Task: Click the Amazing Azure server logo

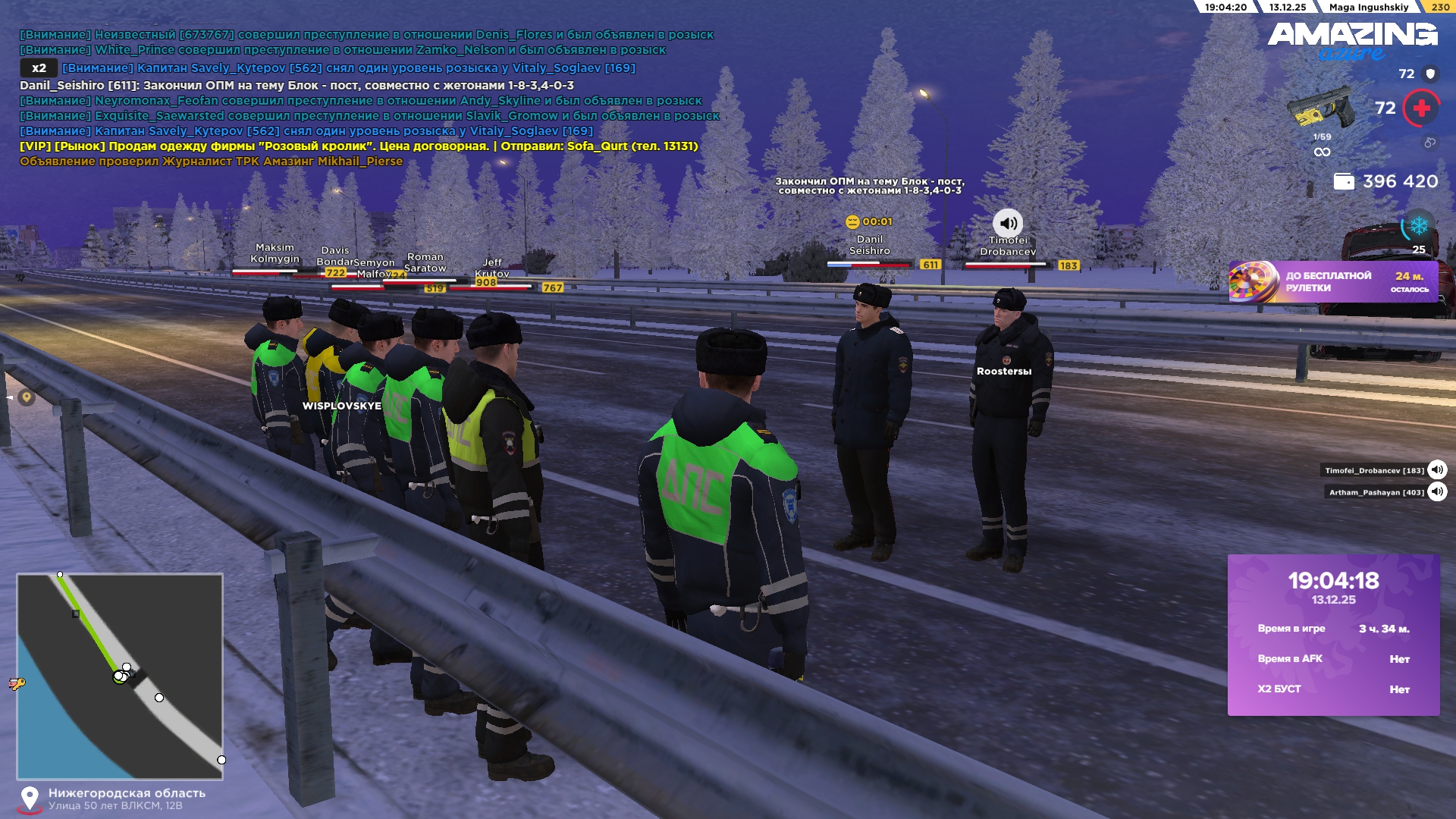Action: coord(1352,39)
